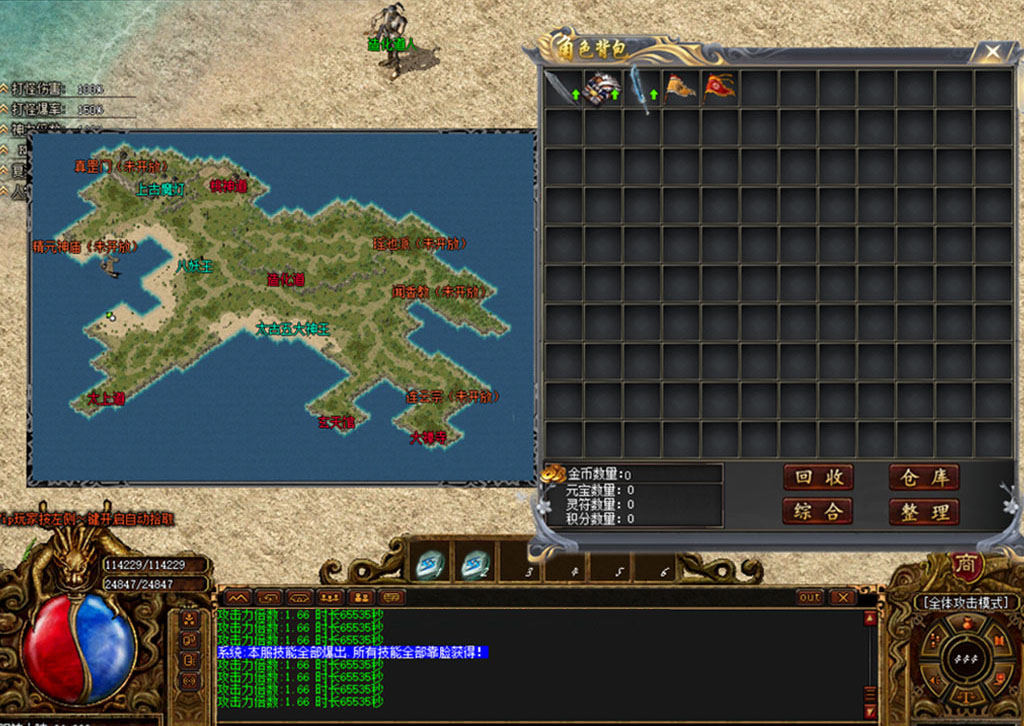1024x726 pixels.
Task: Select the red banner item in the bag
Action: coord(719,87)
